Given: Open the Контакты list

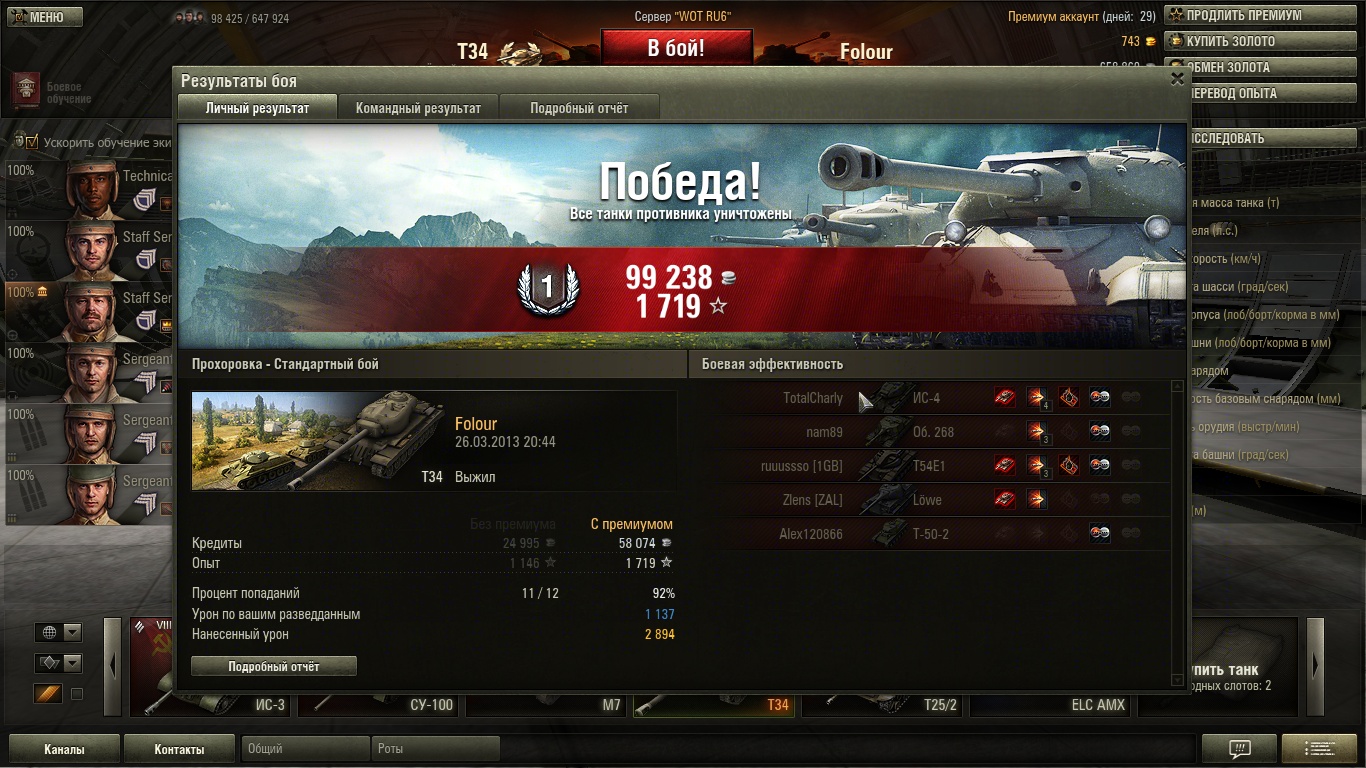Looking at the screenshot, I should click(x=179, y=749).
